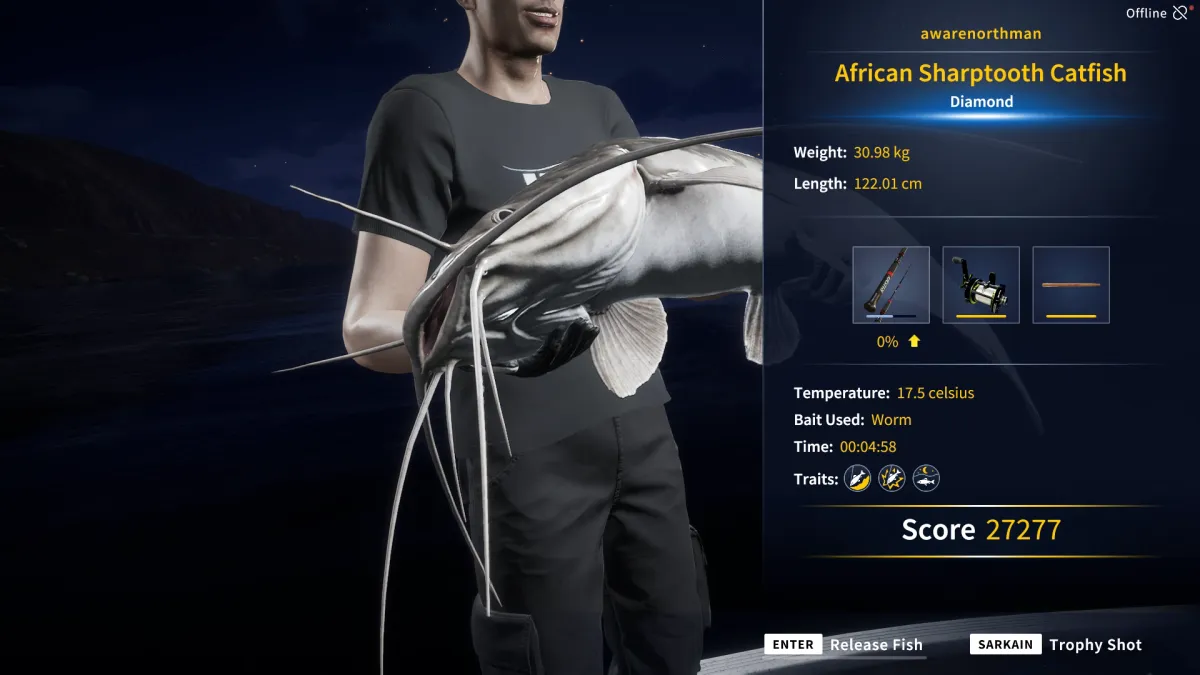Screen dimensions: 1200x675
Task: Inspect the fish with lightning burst trait
Action: [892, 479]
